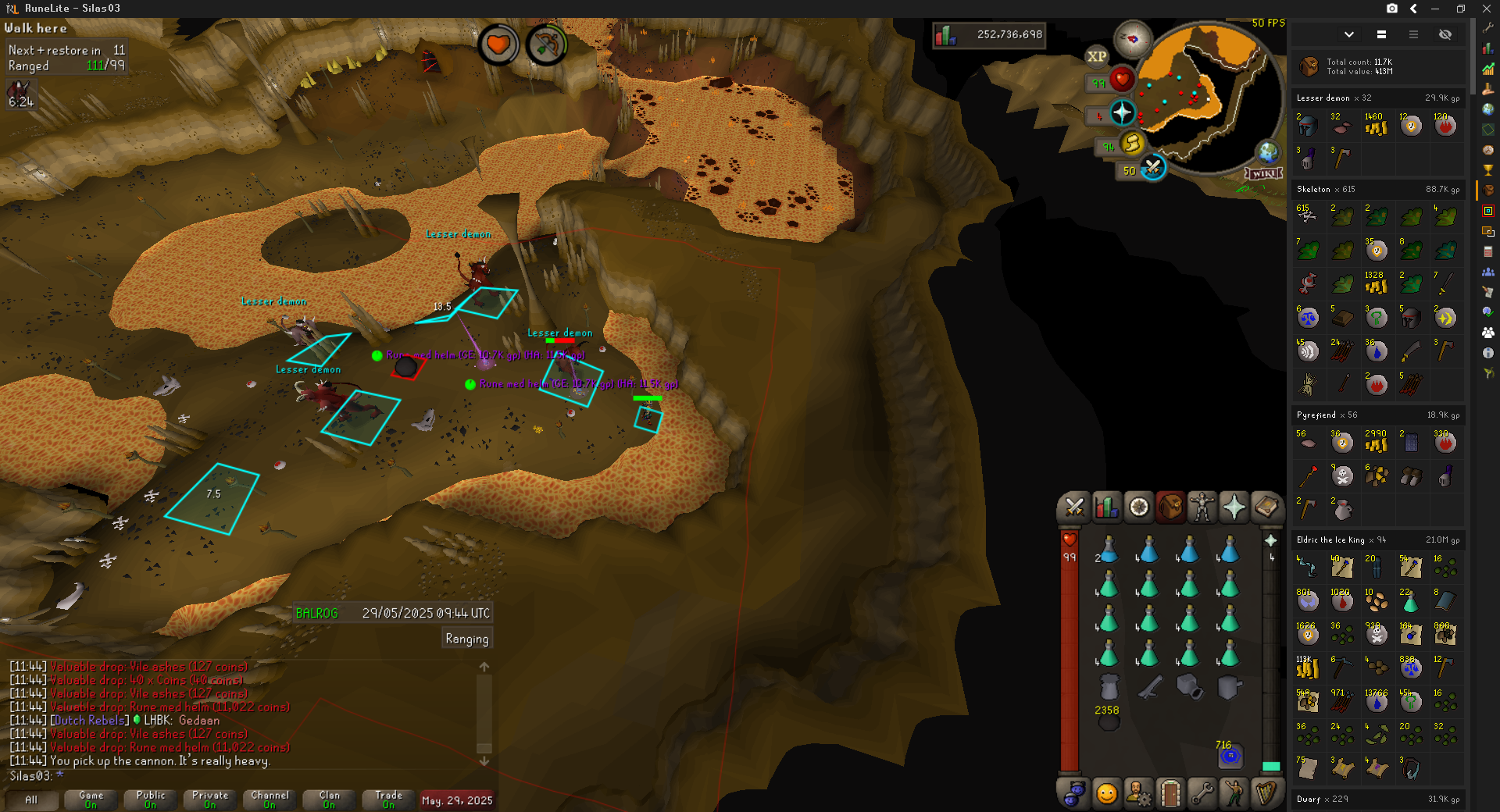Switch to the Skills tab
The image size is (1500, 812).
[x=1106, y=507]
